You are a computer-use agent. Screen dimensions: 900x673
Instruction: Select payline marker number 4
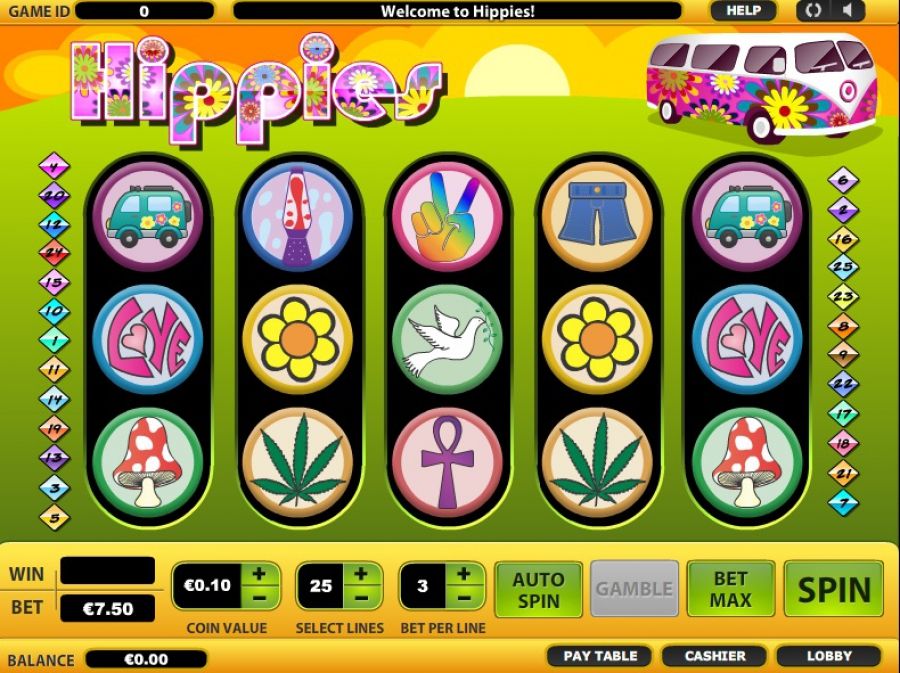(53, 167)
